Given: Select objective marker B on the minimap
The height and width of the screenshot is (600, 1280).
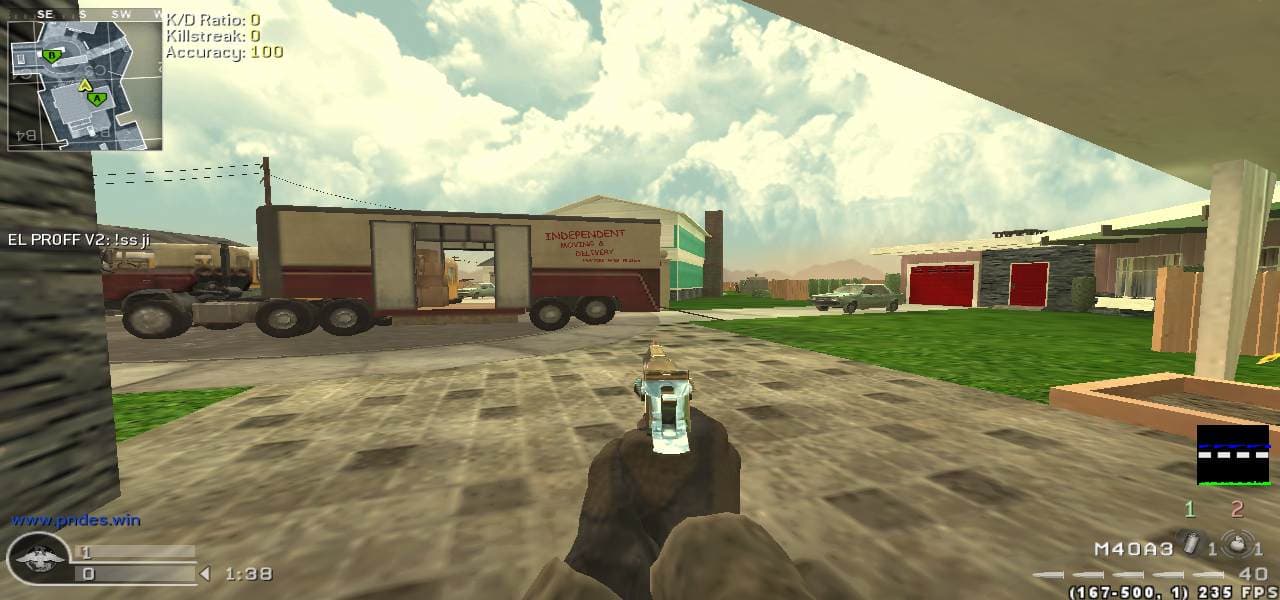Looking at the screenshot, I should (51, 56).
